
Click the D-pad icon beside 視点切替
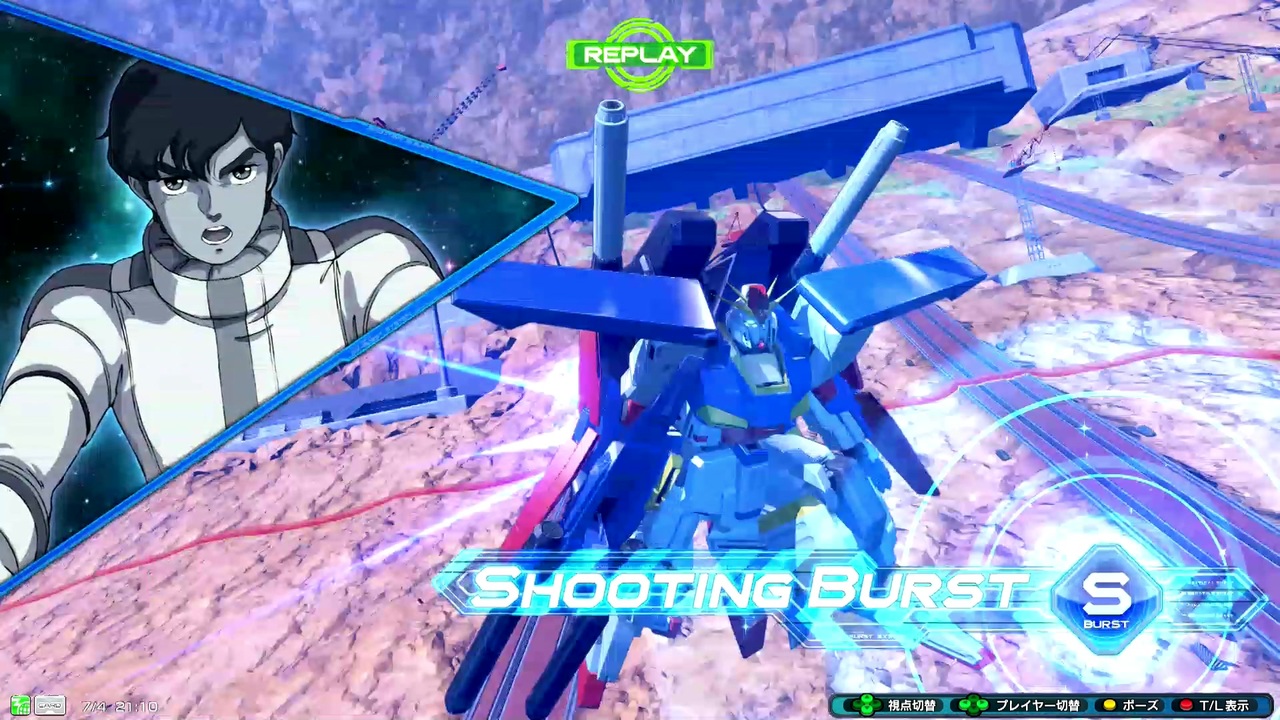(x=866, y=706)
